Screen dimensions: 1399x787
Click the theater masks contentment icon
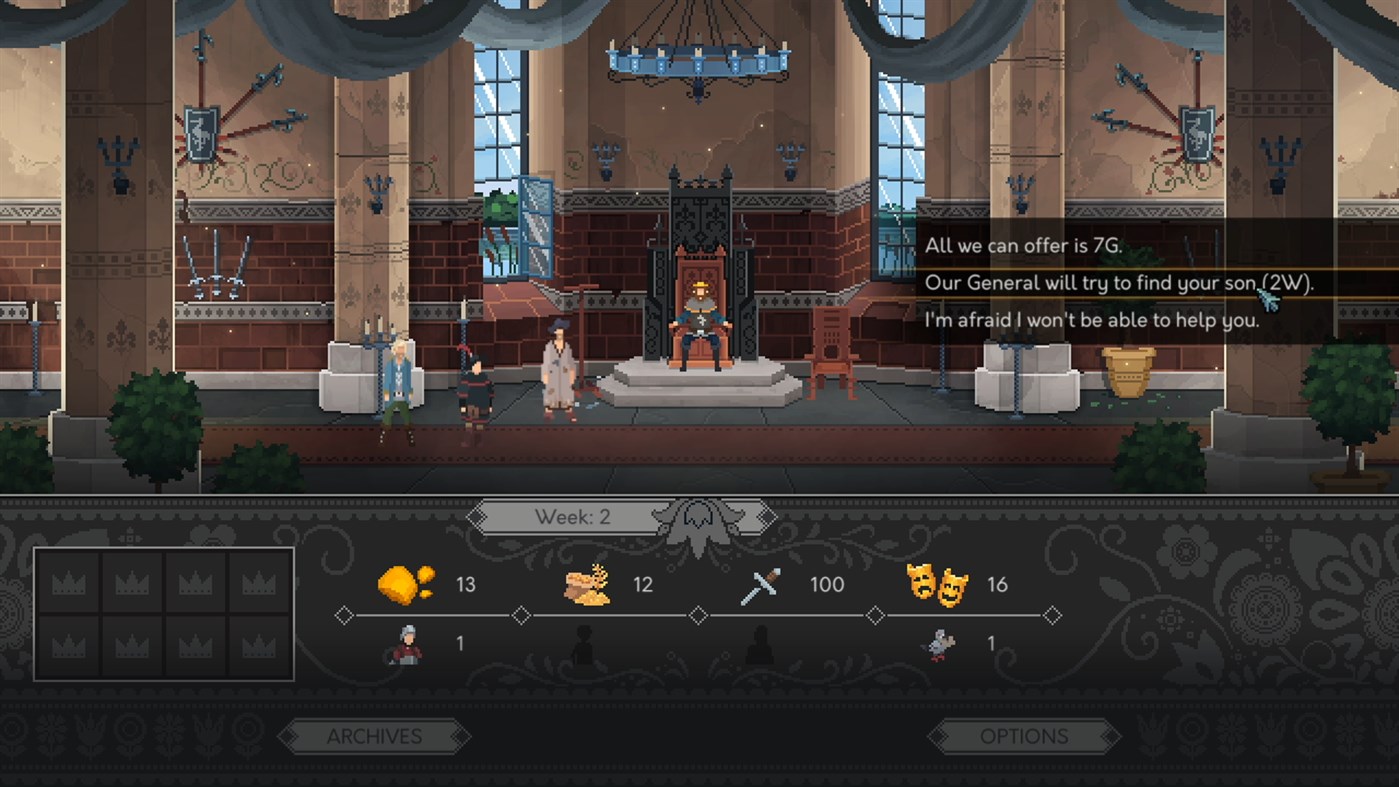[x=939, y=584]
